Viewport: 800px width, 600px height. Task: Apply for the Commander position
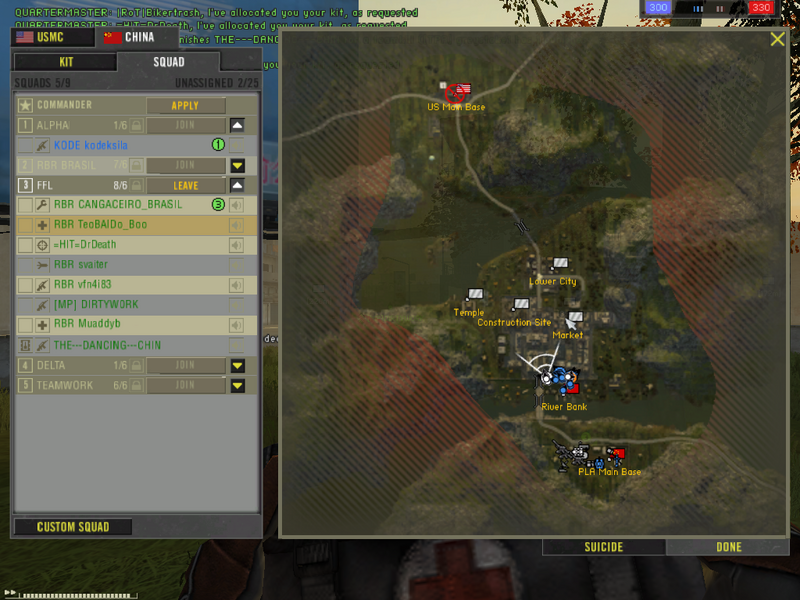[185, 105]
